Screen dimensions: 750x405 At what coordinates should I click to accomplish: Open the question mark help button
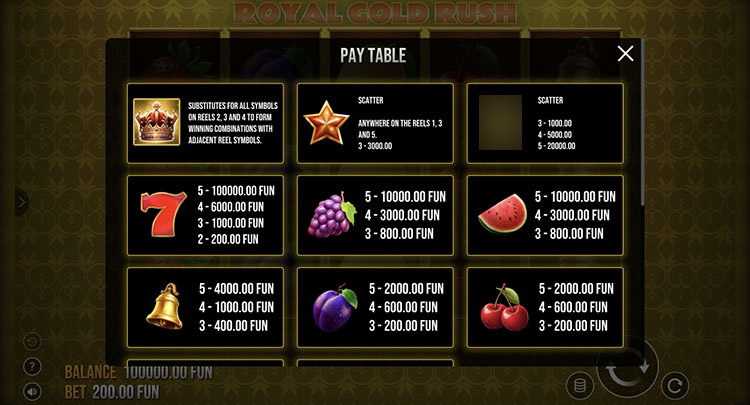pyautogui.click(x=32, y=366)
